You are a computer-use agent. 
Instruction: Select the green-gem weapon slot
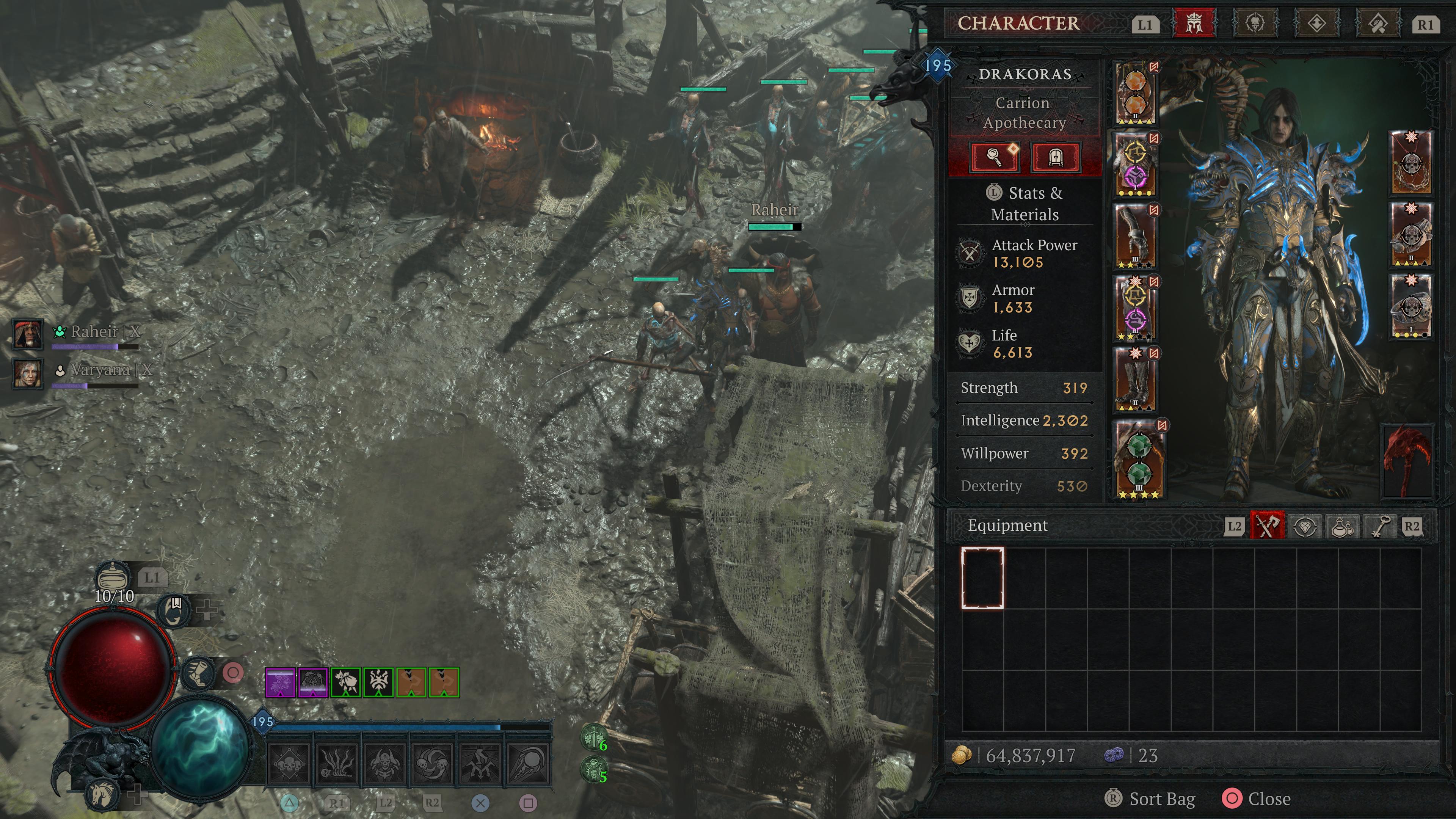1139,459
